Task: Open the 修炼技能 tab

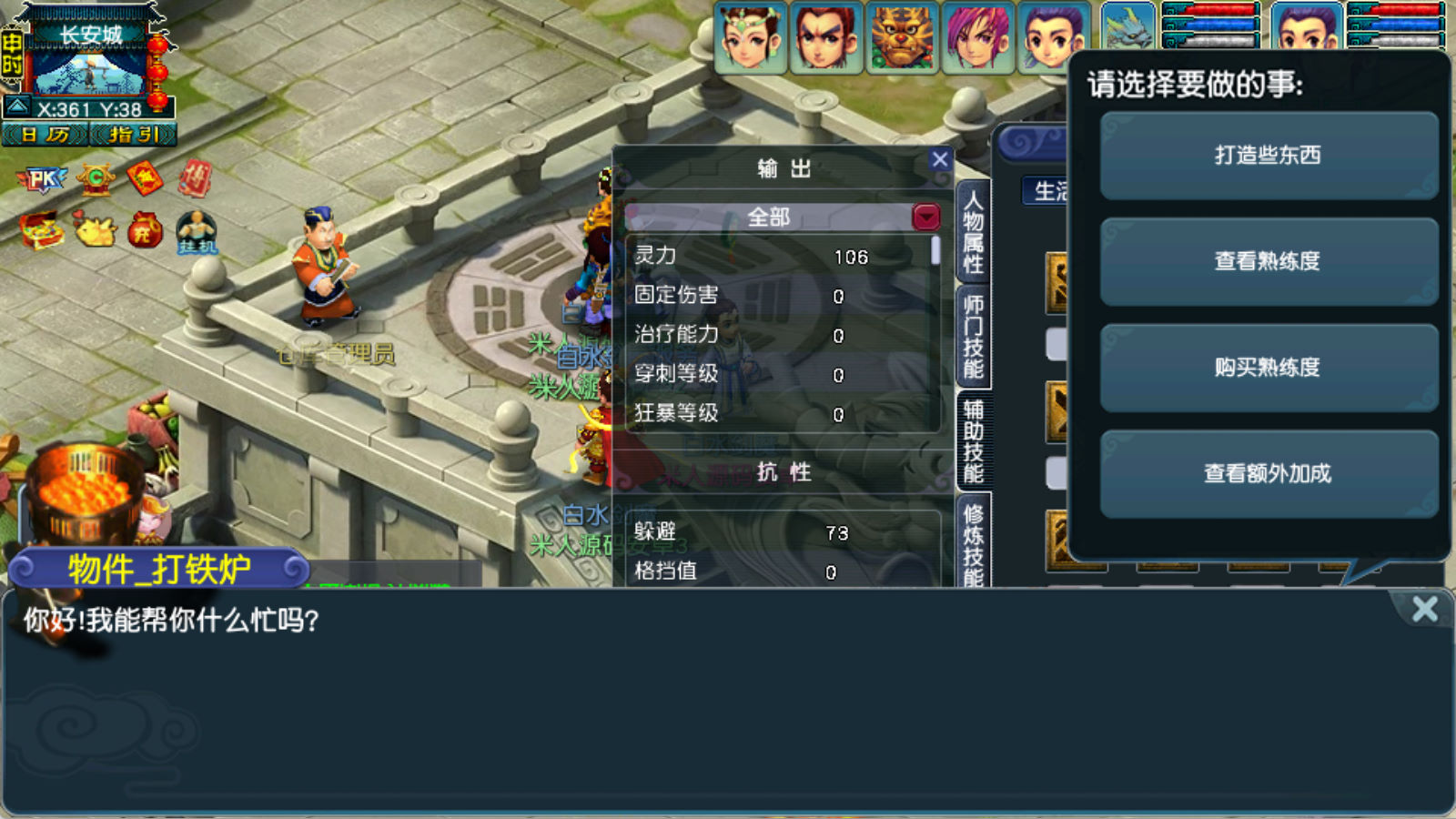Action: 973,544
